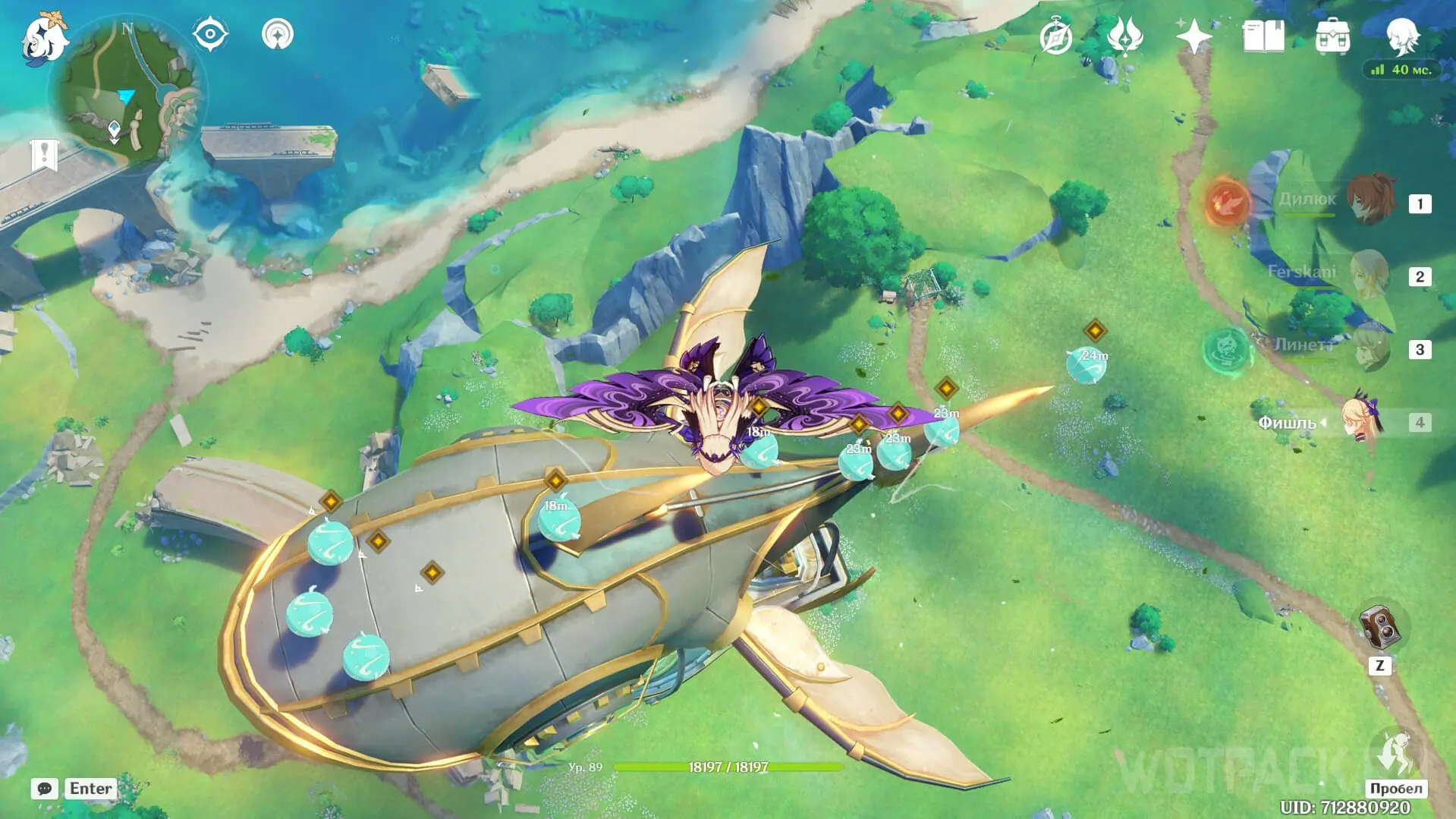1456x819 pixels.
Task: Switch to party member Ferskani
Action: (1370, 275)
